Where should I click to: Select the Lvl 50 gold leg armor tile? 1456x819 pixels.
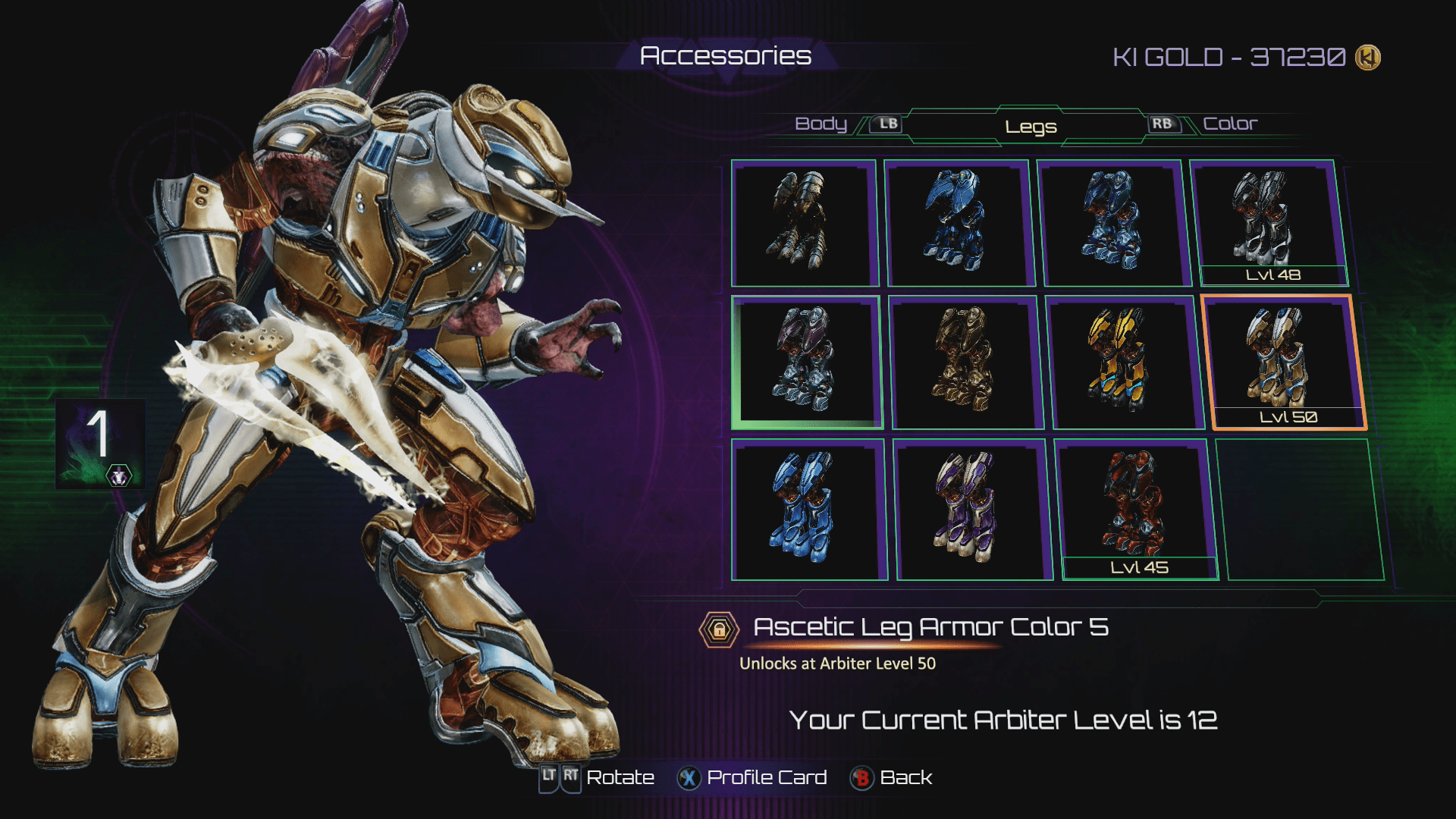[x=1283, y=362]
